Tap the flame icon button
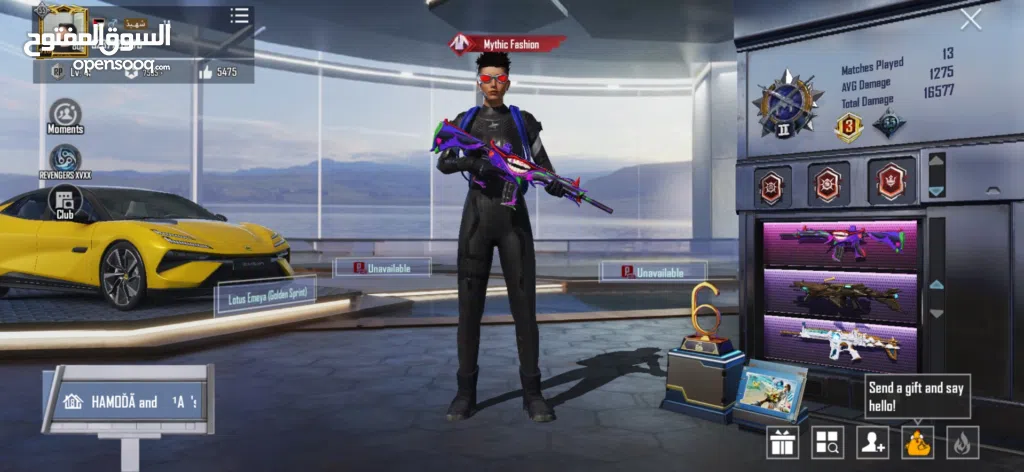Screen dimensions: 1024x472 tap(962, 442)
